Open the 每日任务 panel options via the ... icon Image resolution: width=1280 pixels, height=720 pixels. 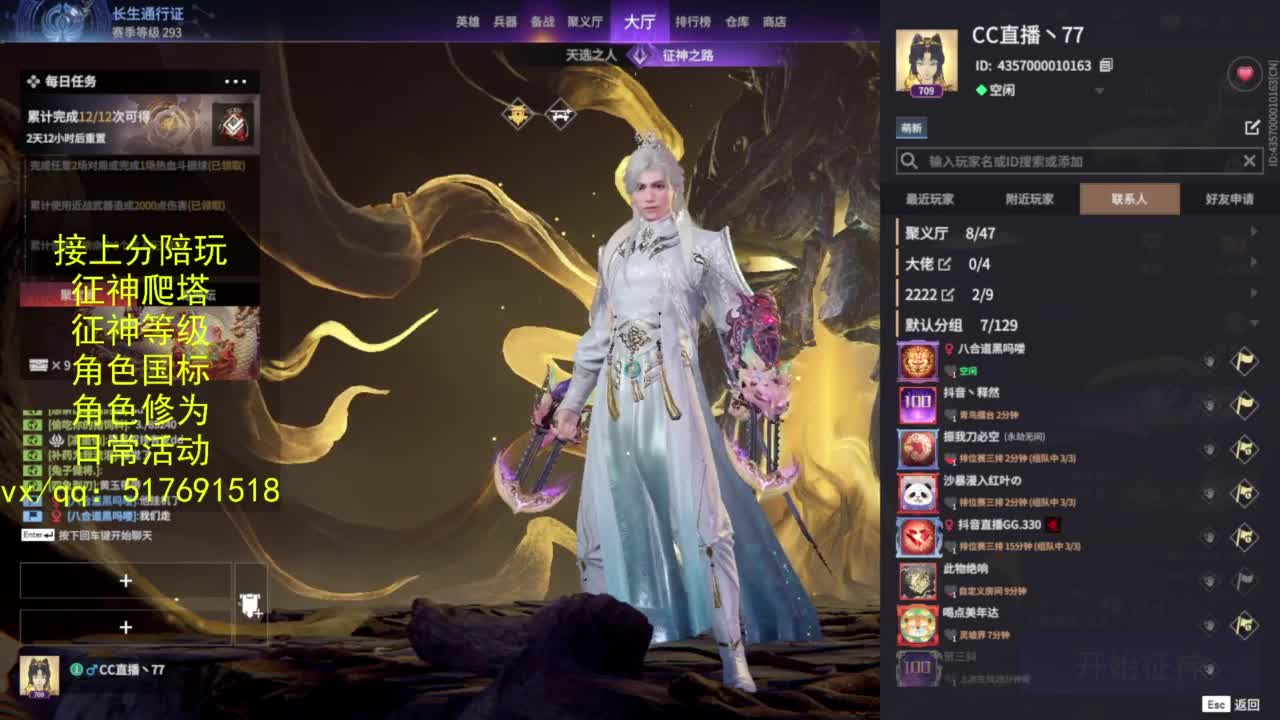click(237, 80)
